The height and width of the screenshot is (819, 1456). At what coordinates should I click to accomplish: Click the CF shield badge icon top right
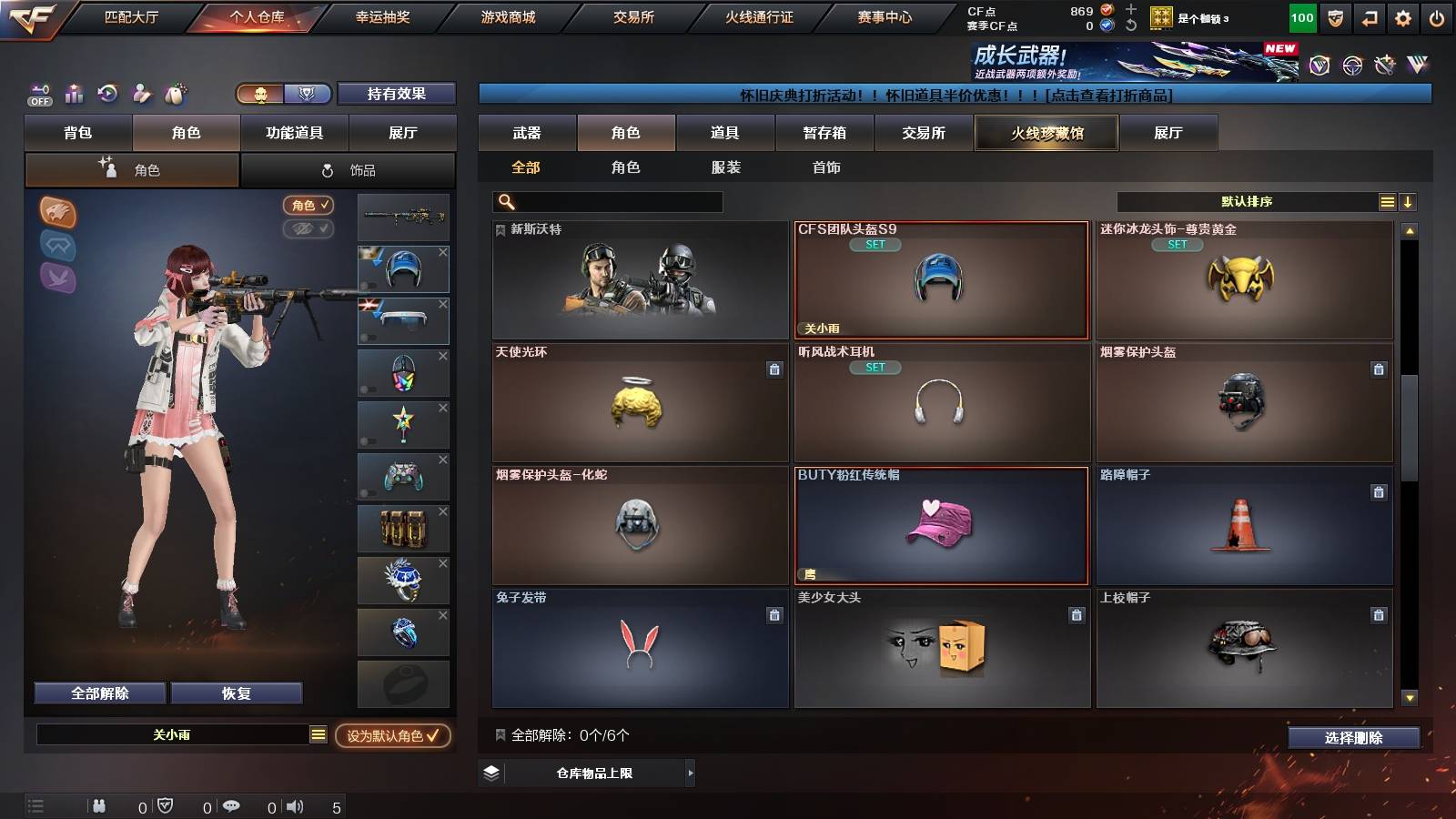[x=1335, y=15]
